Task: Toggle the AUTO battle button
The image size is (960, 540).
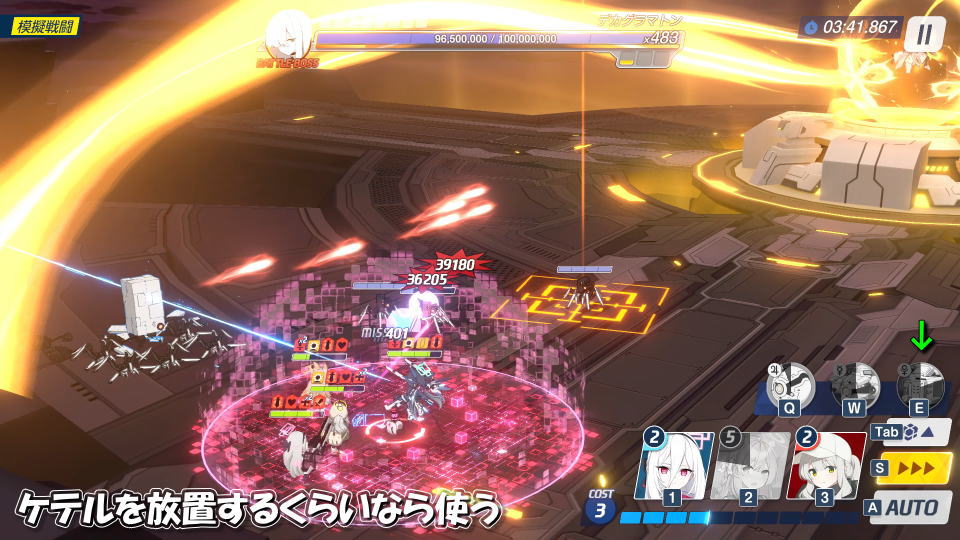Action: tap(910, 507)
